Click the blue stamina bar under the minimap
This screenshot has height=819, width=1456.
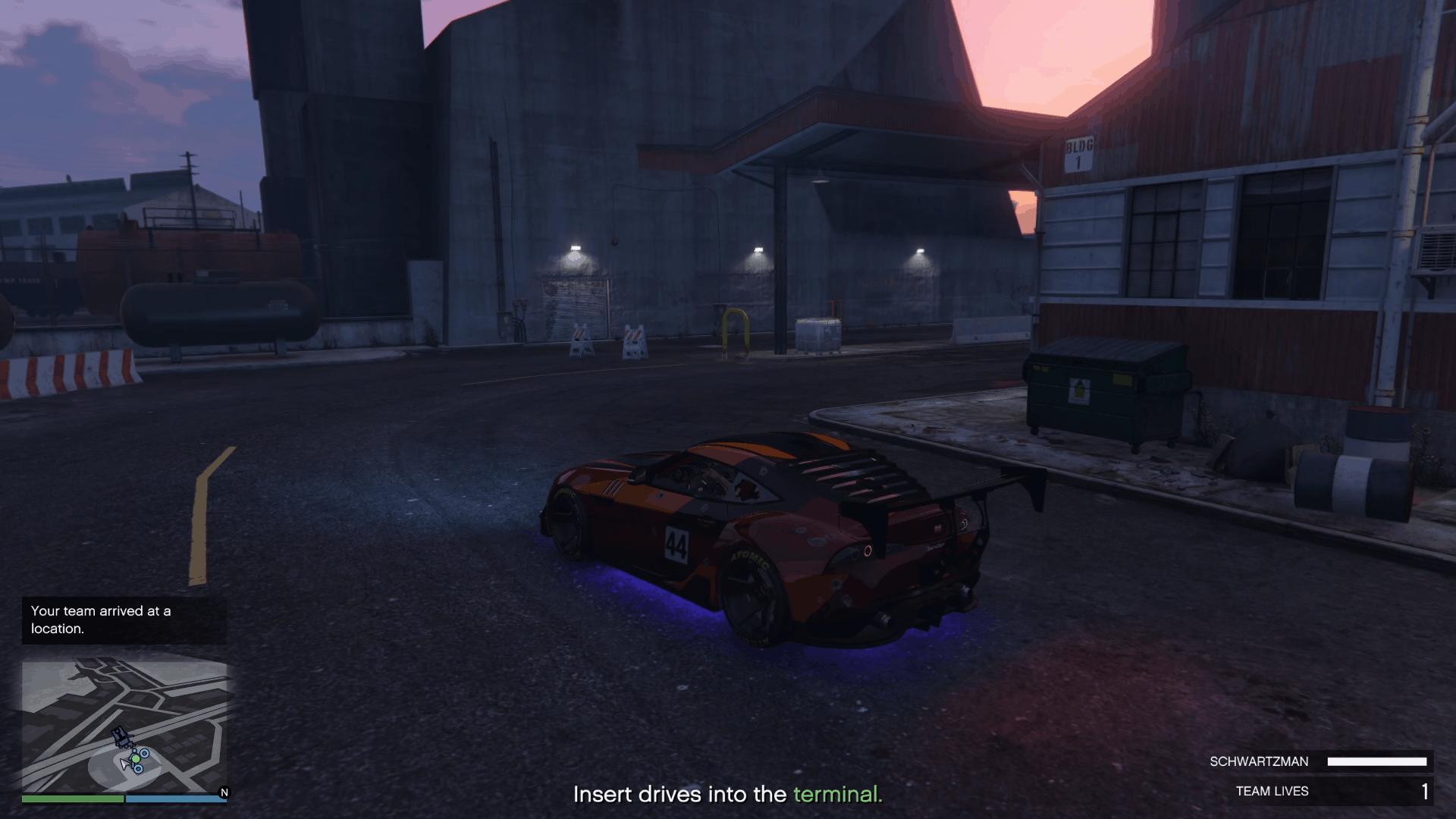pyautogui.click(x=176, y=800)
